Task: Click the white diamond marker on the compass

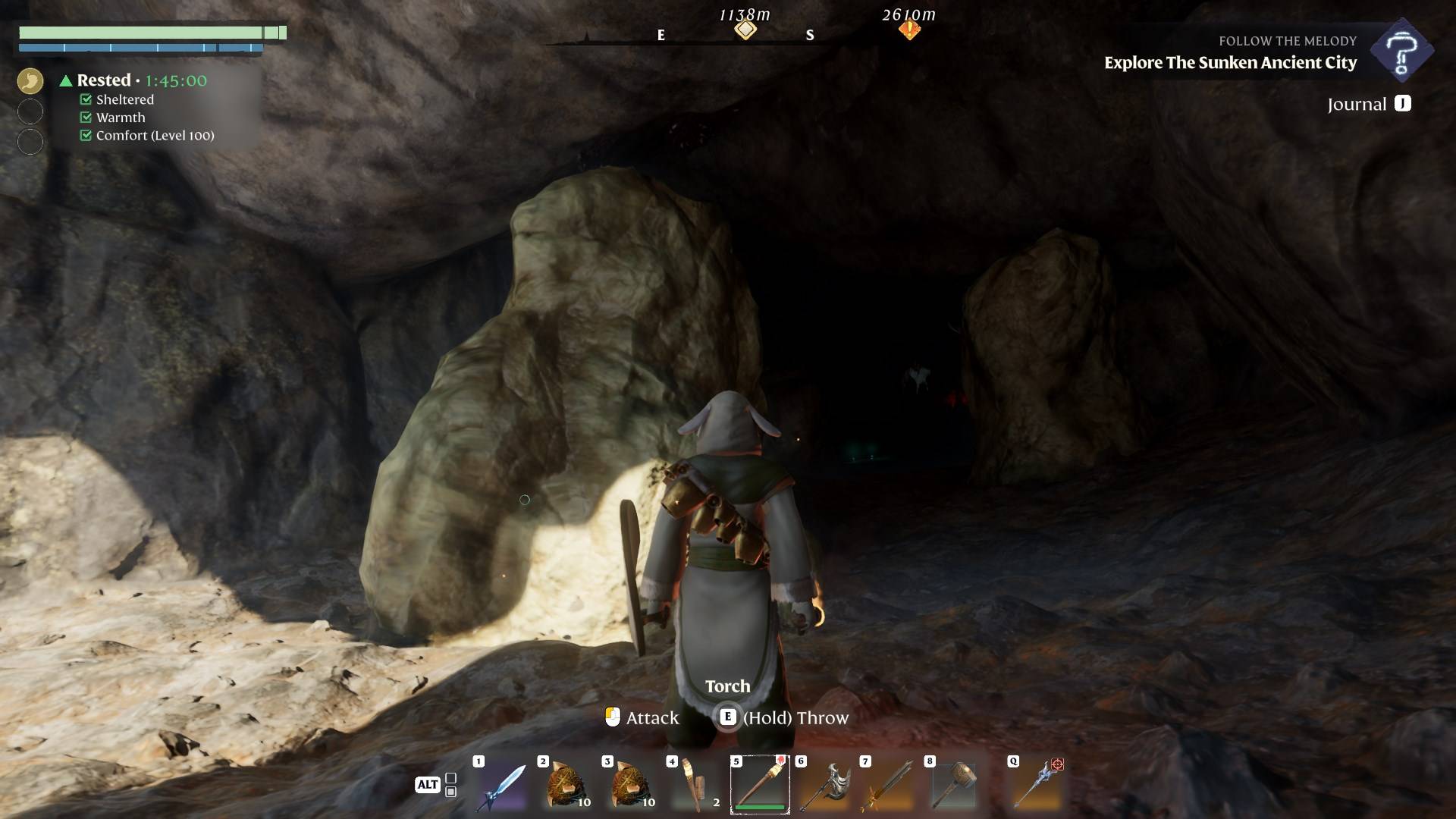Action: coord(745,30)
